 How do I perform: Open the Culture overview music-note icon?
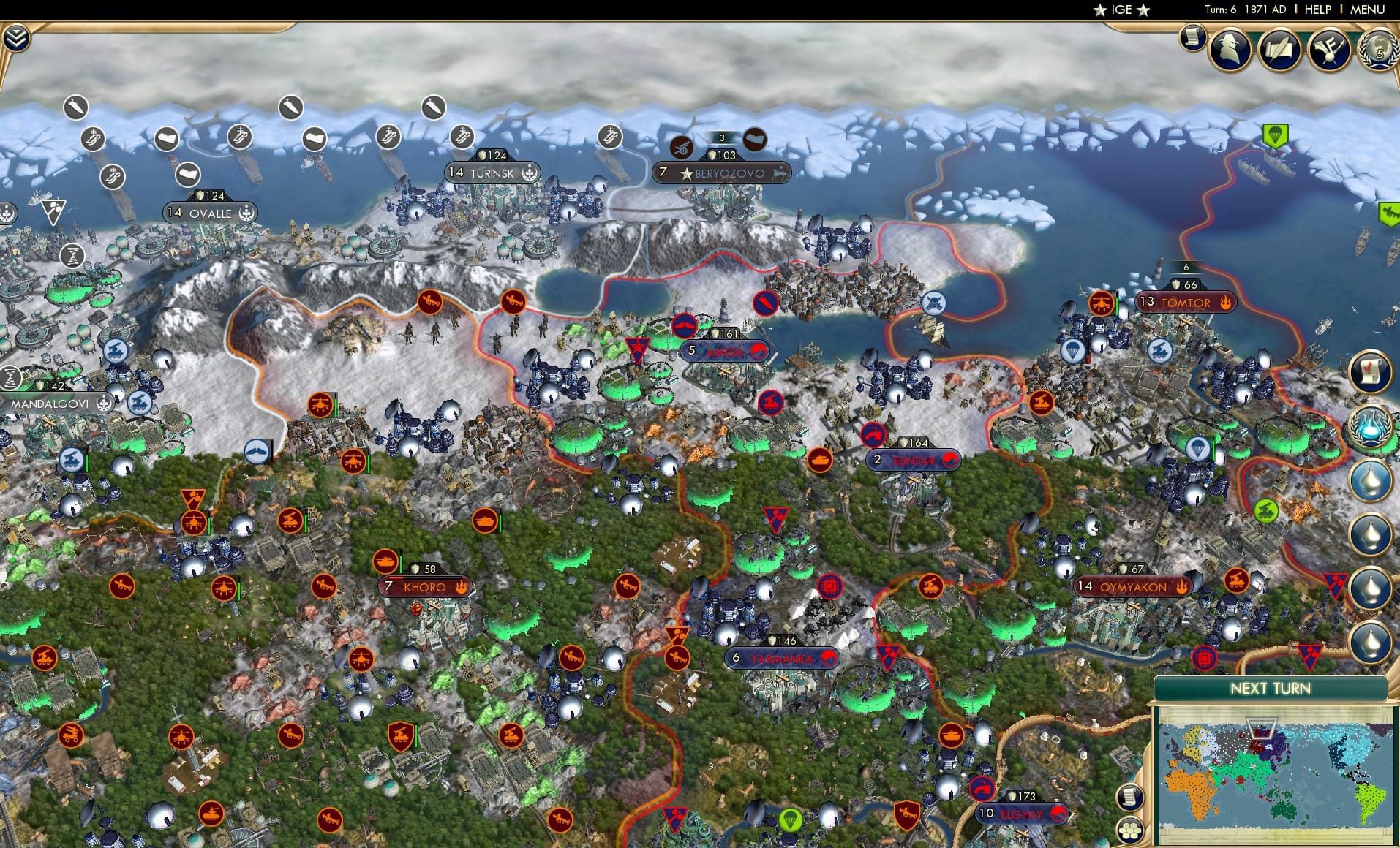[1332, 50]
